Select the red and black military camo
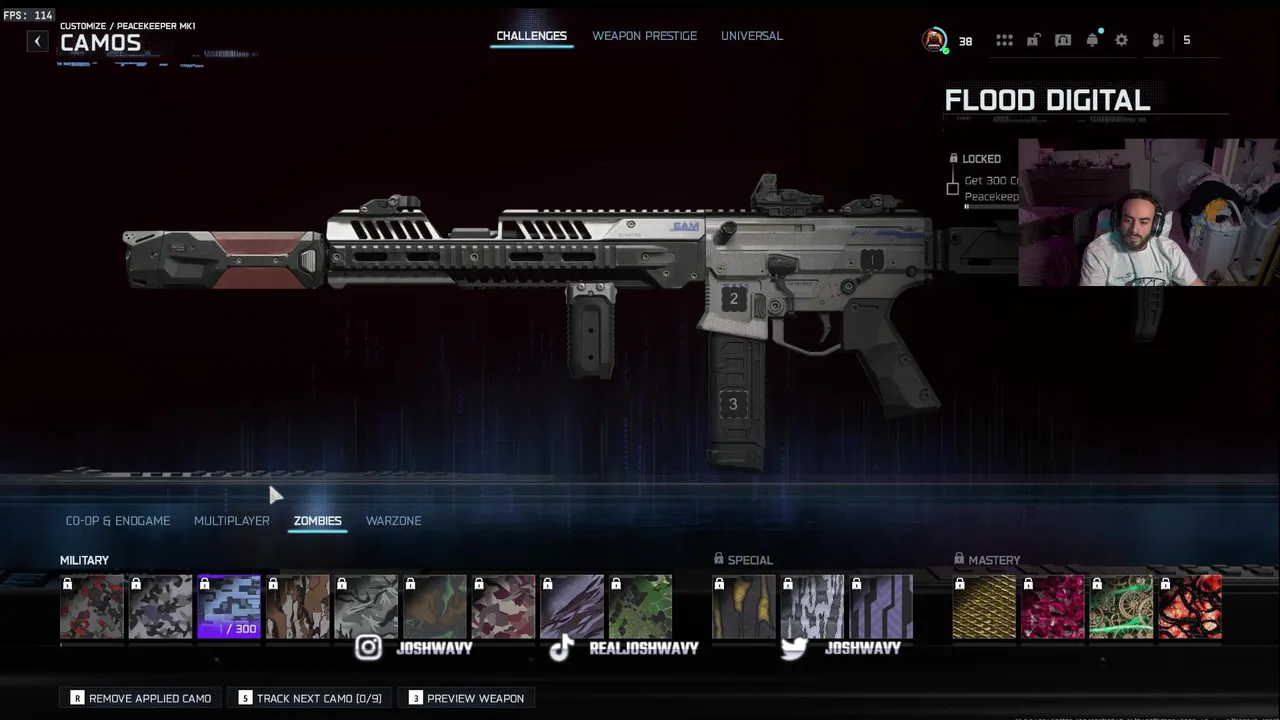 [x=92, y=607]
